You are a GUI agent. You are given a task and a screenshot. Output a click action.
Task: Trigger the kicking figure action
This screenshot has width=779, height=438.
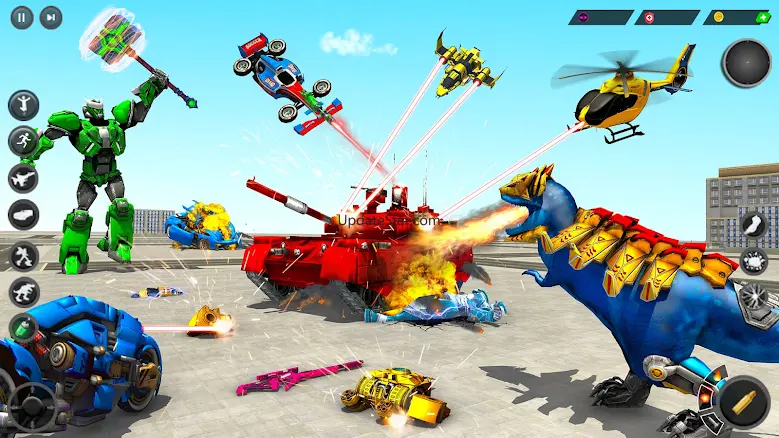click(x=23, y=255)
